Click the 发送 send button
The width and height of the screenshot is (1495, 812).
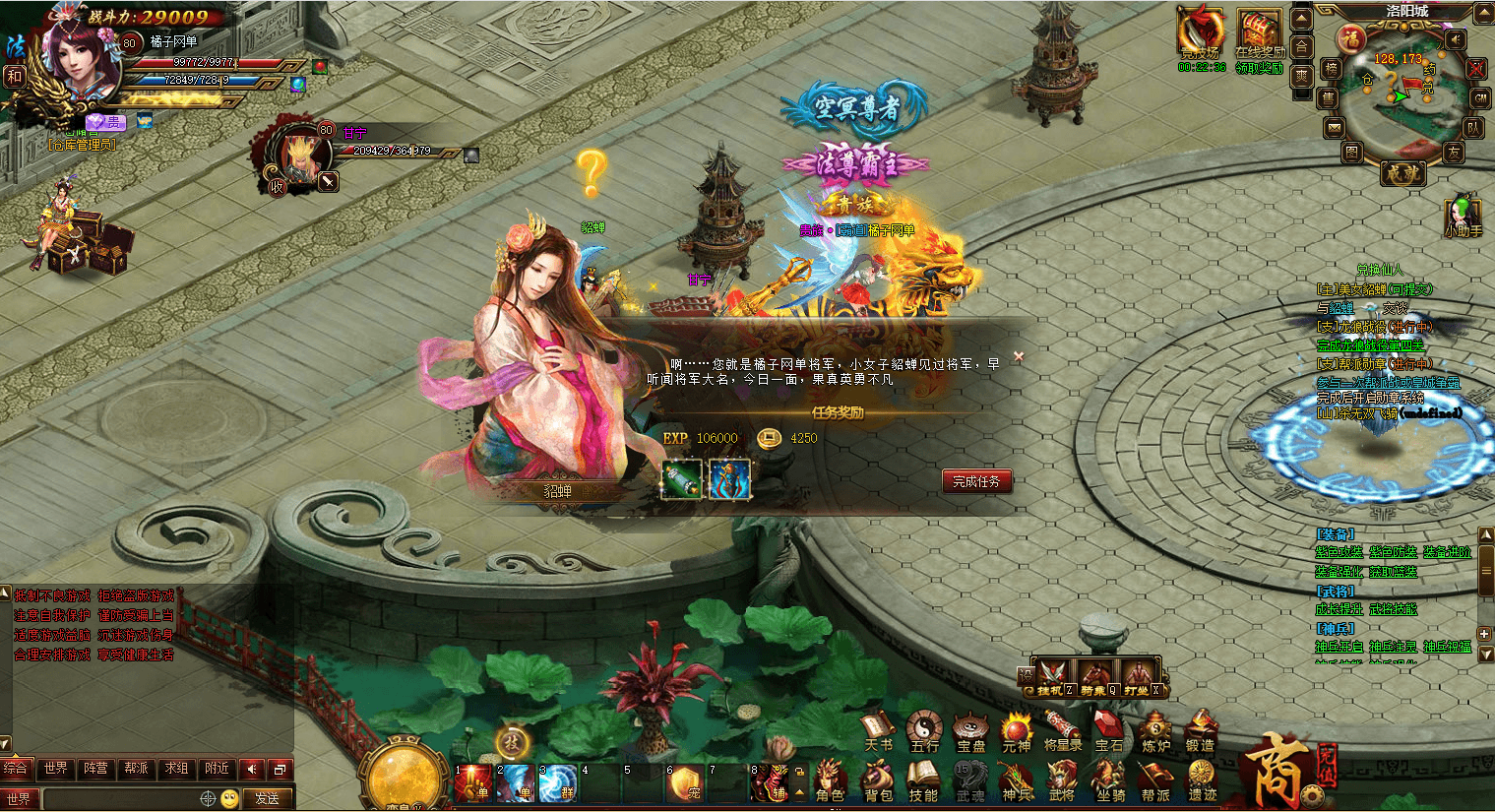click(268, 798)
